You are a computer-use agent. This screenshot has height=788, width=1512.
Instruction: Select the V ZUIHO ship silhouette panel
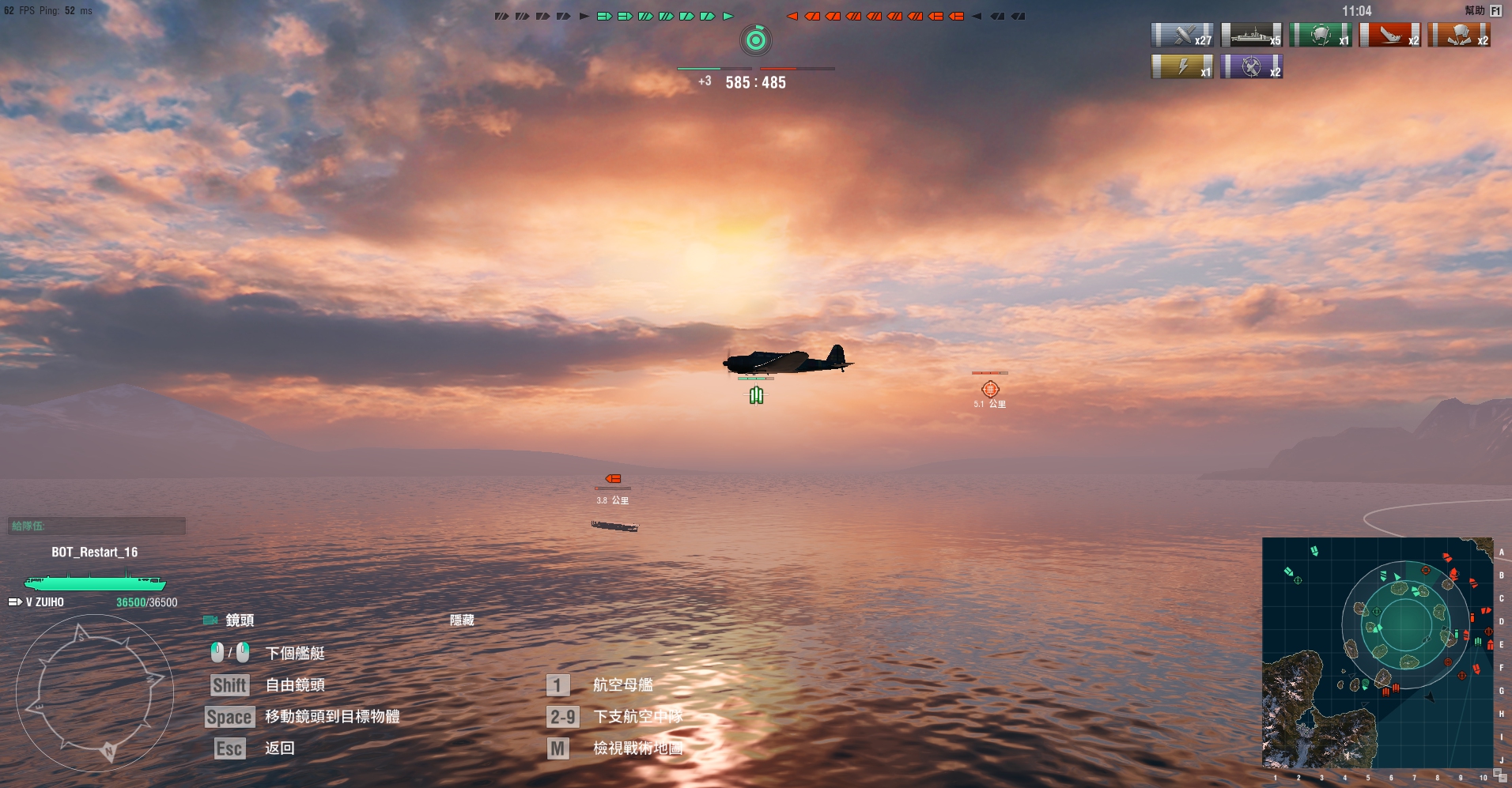[95, 583]
